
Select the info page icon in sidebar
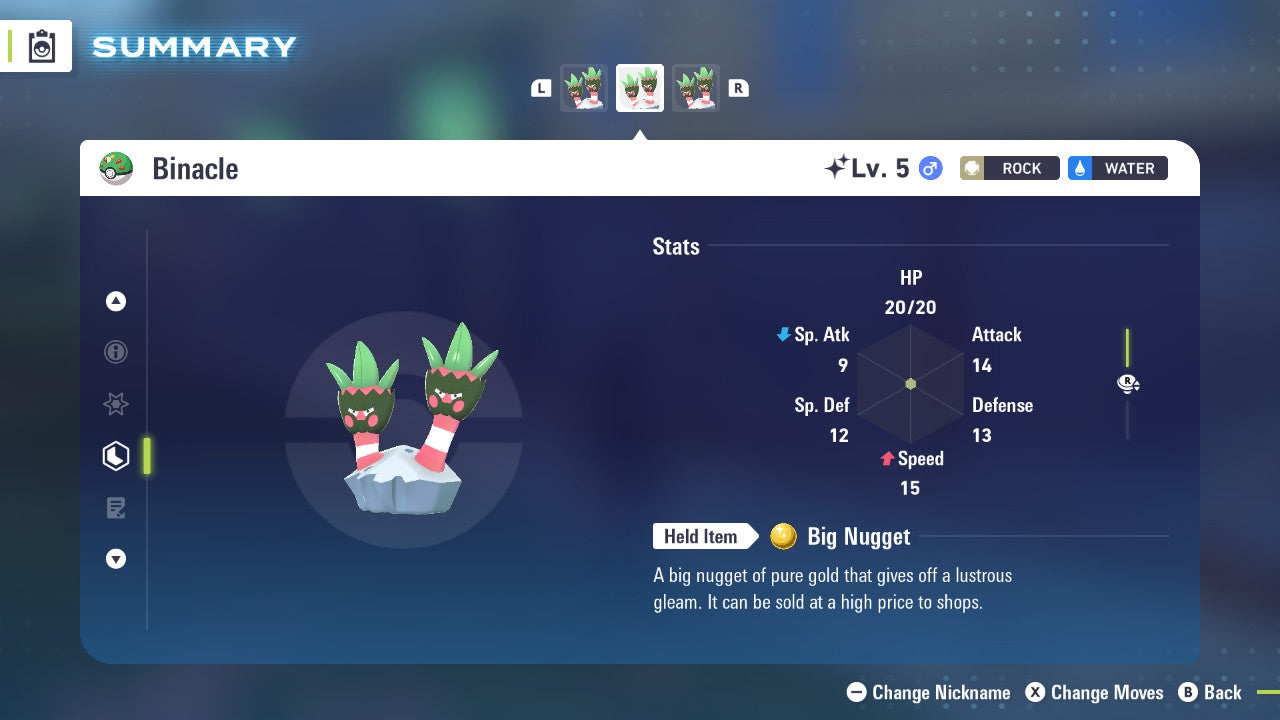116,352
